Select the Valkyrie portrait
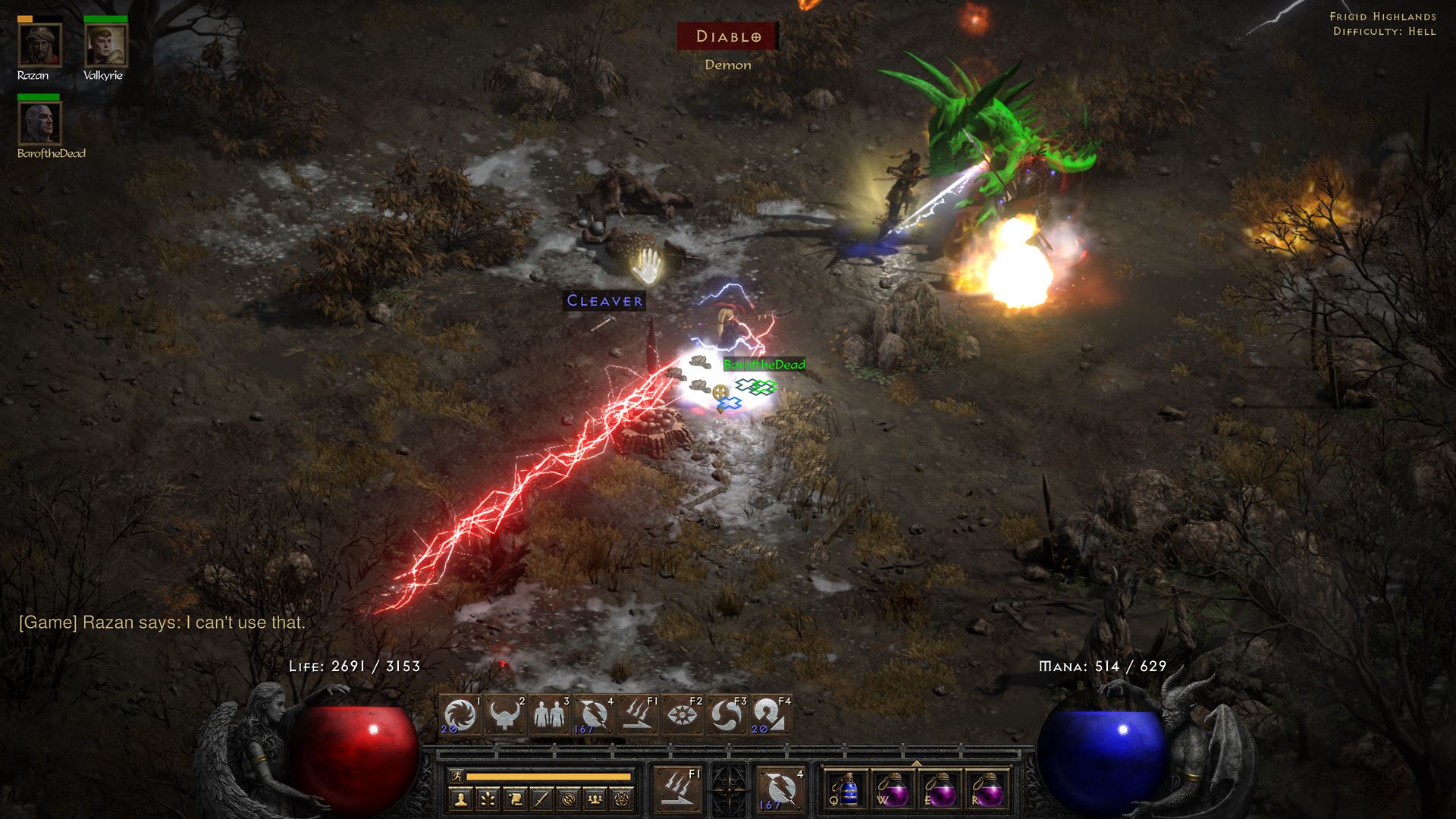Image resolution: width=1456 pixels, height=819 pixels. coord(105,45)
